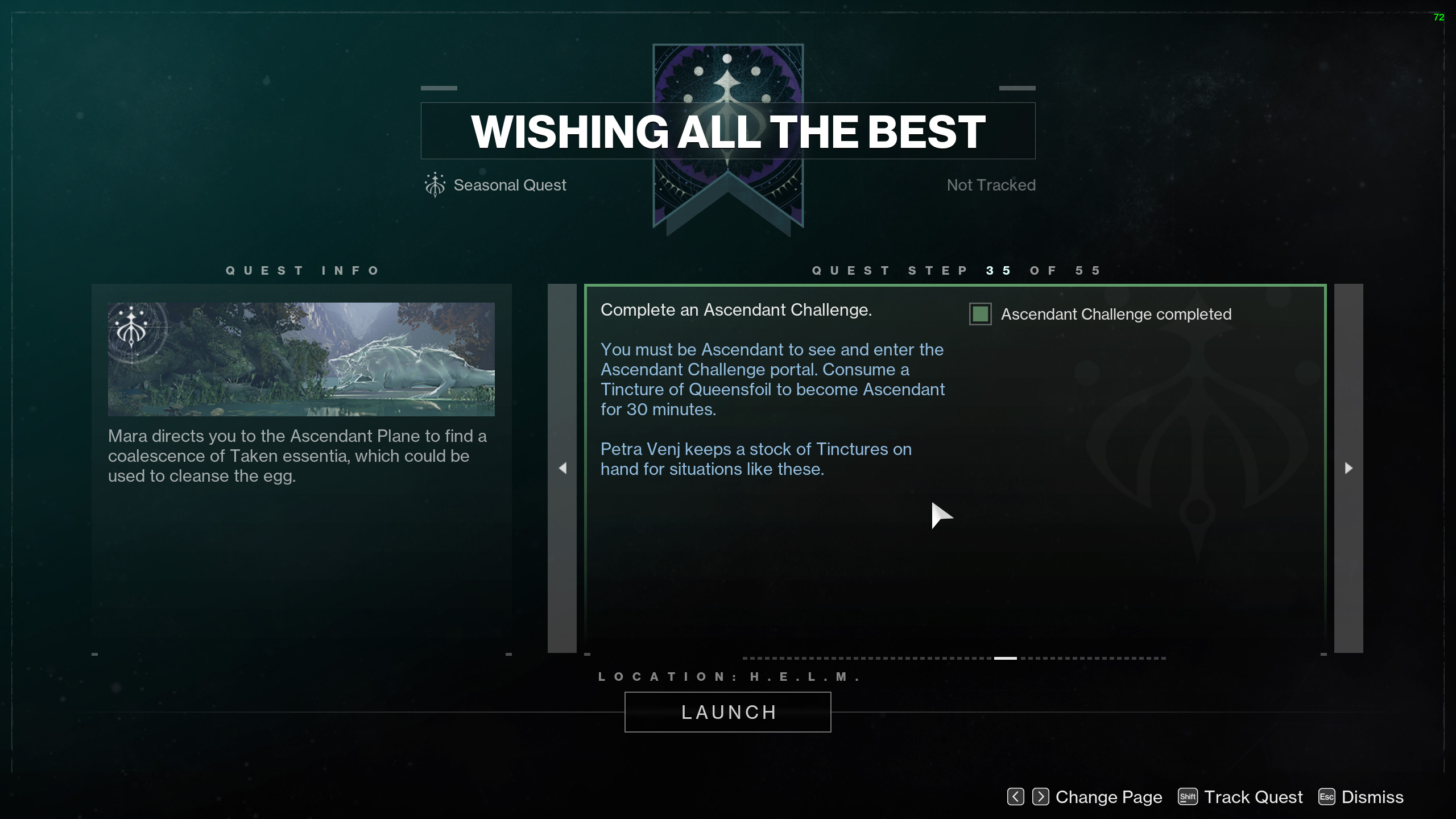Screen dimensions: 1456x819
Task: Check the Ascendant Challenge completed checkbox
Action: click(x=979, y=313)
